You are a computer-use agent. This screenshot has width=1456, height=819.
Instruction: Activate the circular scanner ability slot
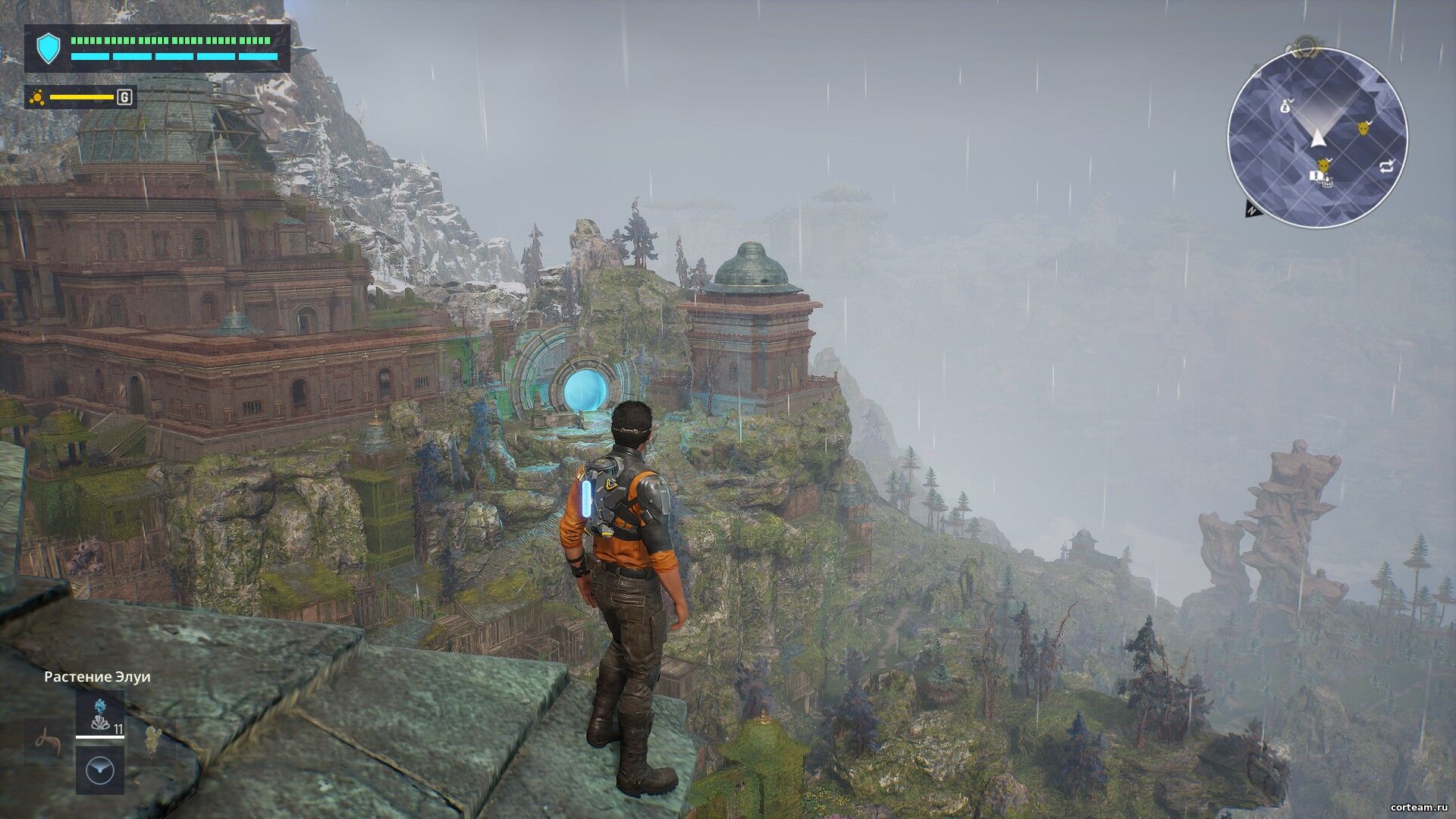[x=99, y=770]
